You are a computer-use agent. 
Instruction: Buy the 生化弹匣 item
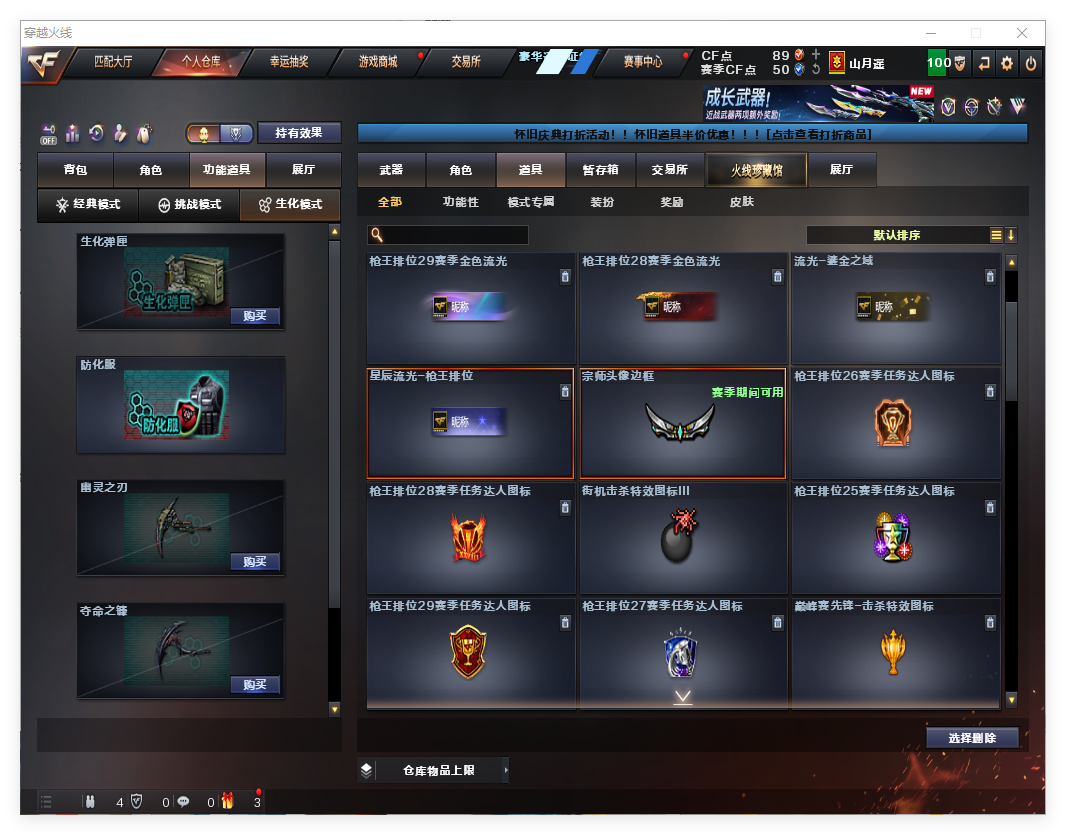click(254, 316)
